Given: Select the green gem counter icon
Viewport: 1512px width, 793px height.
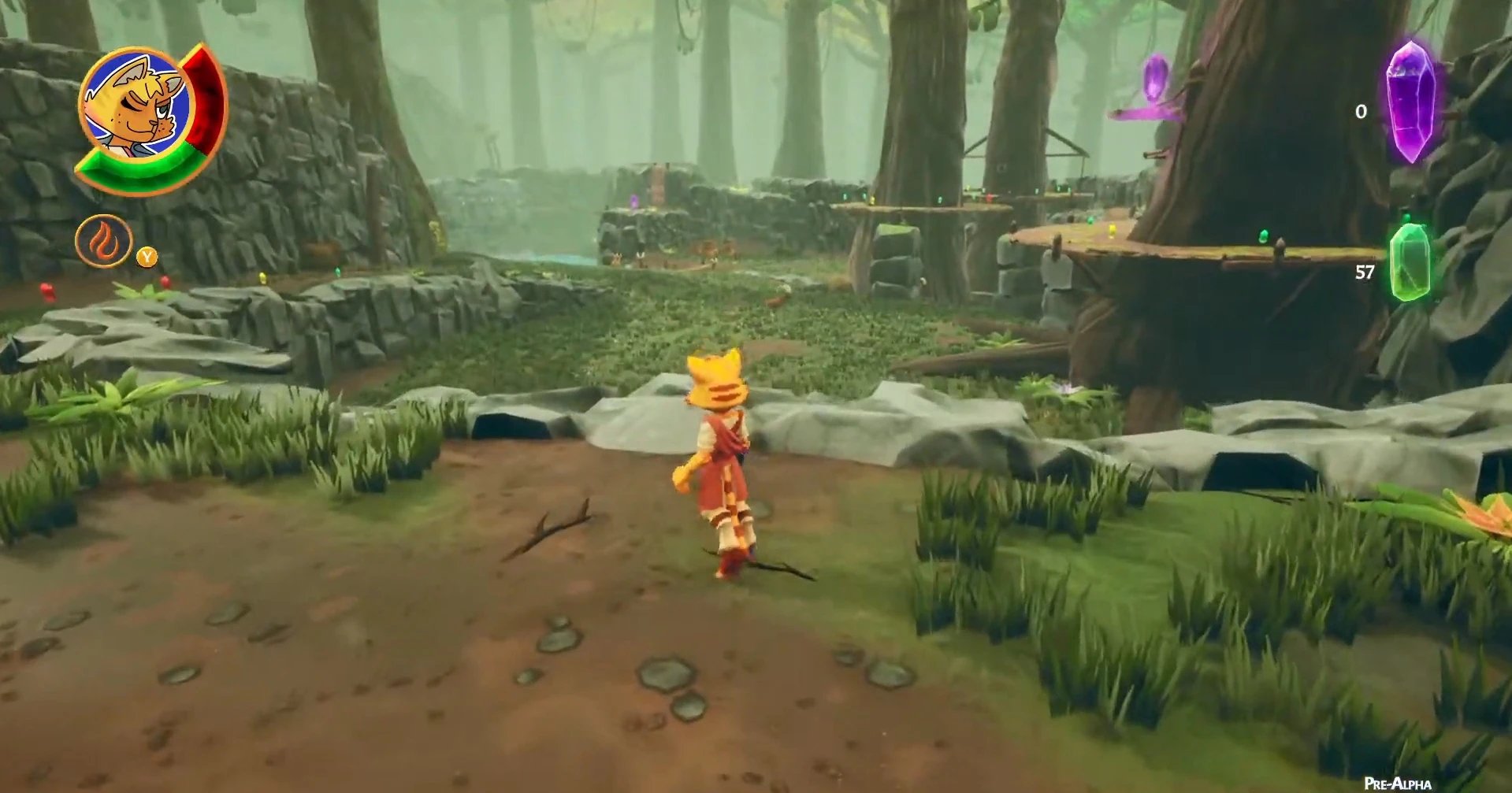Looking at the screenshot, I should coord(1410,263).
